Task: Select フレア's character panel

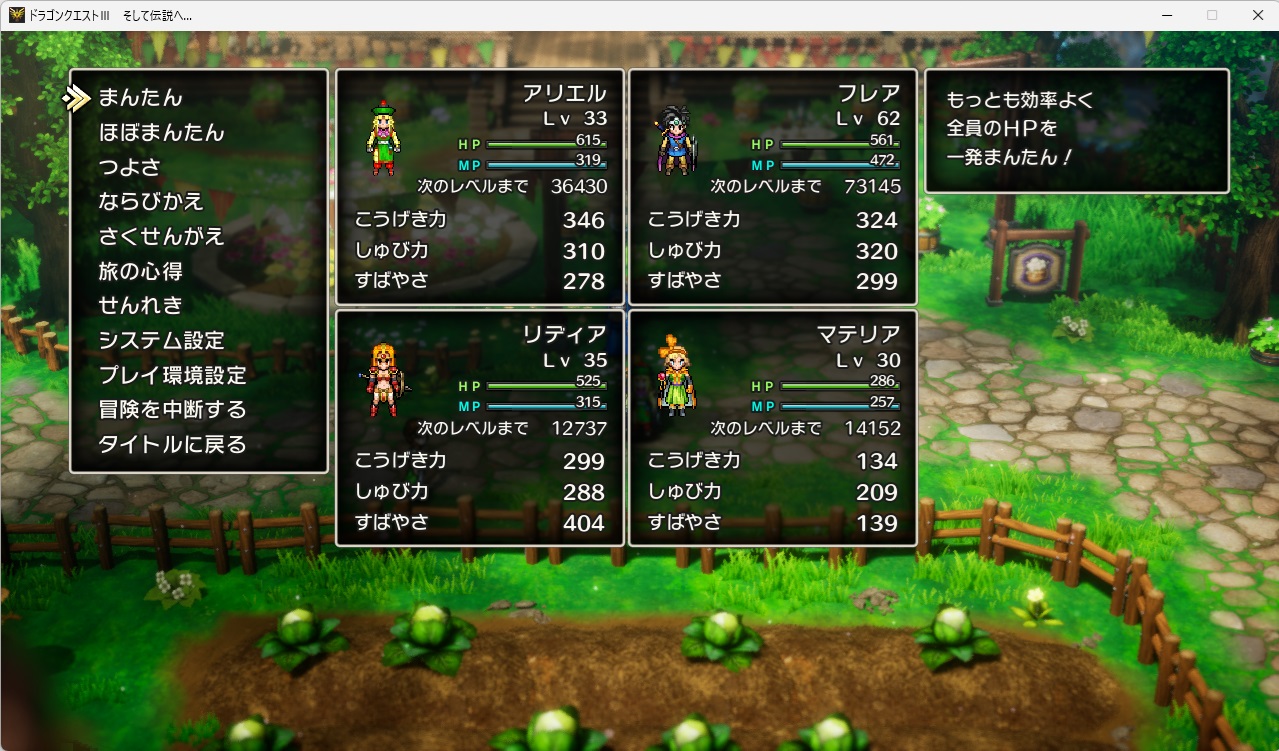Action: pos(772,187)
